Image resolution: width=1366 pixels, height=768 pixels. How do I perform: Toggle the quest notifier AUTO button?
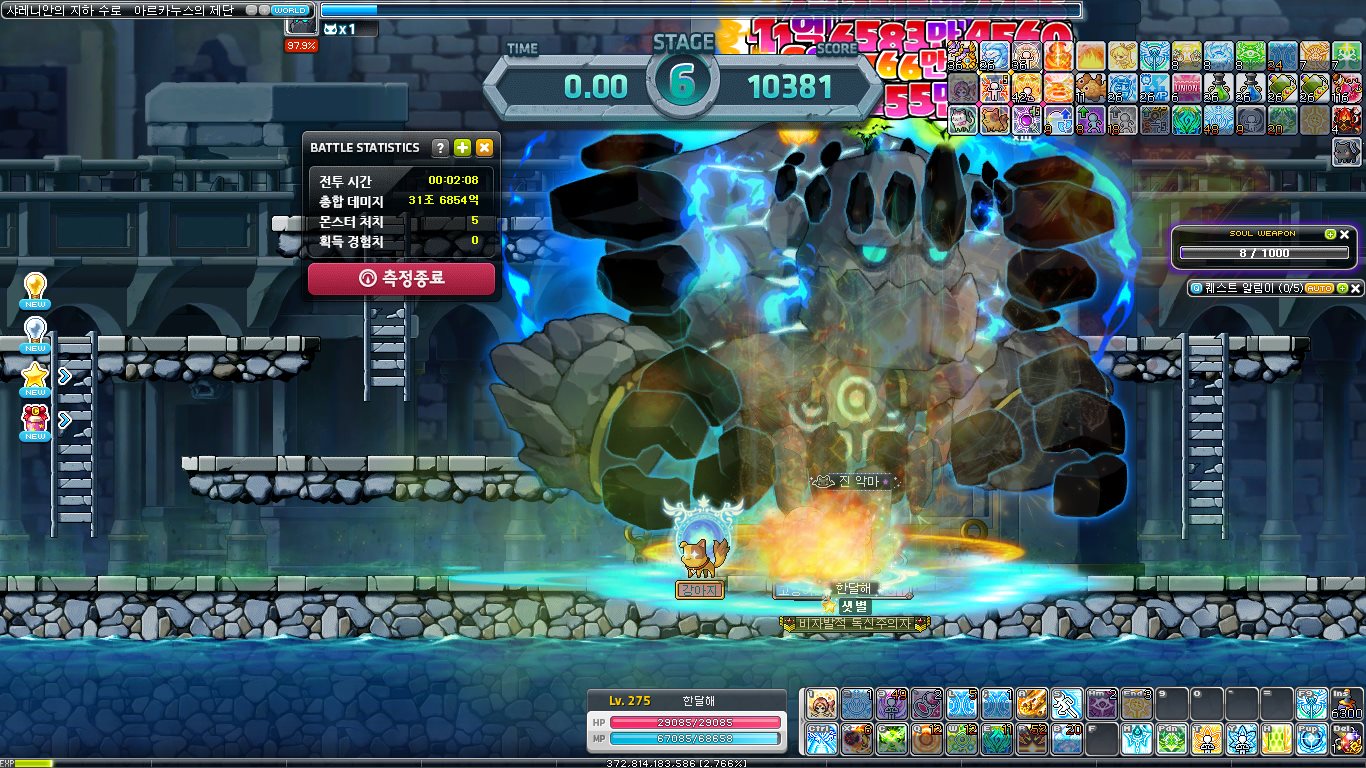click(1319, 288)
